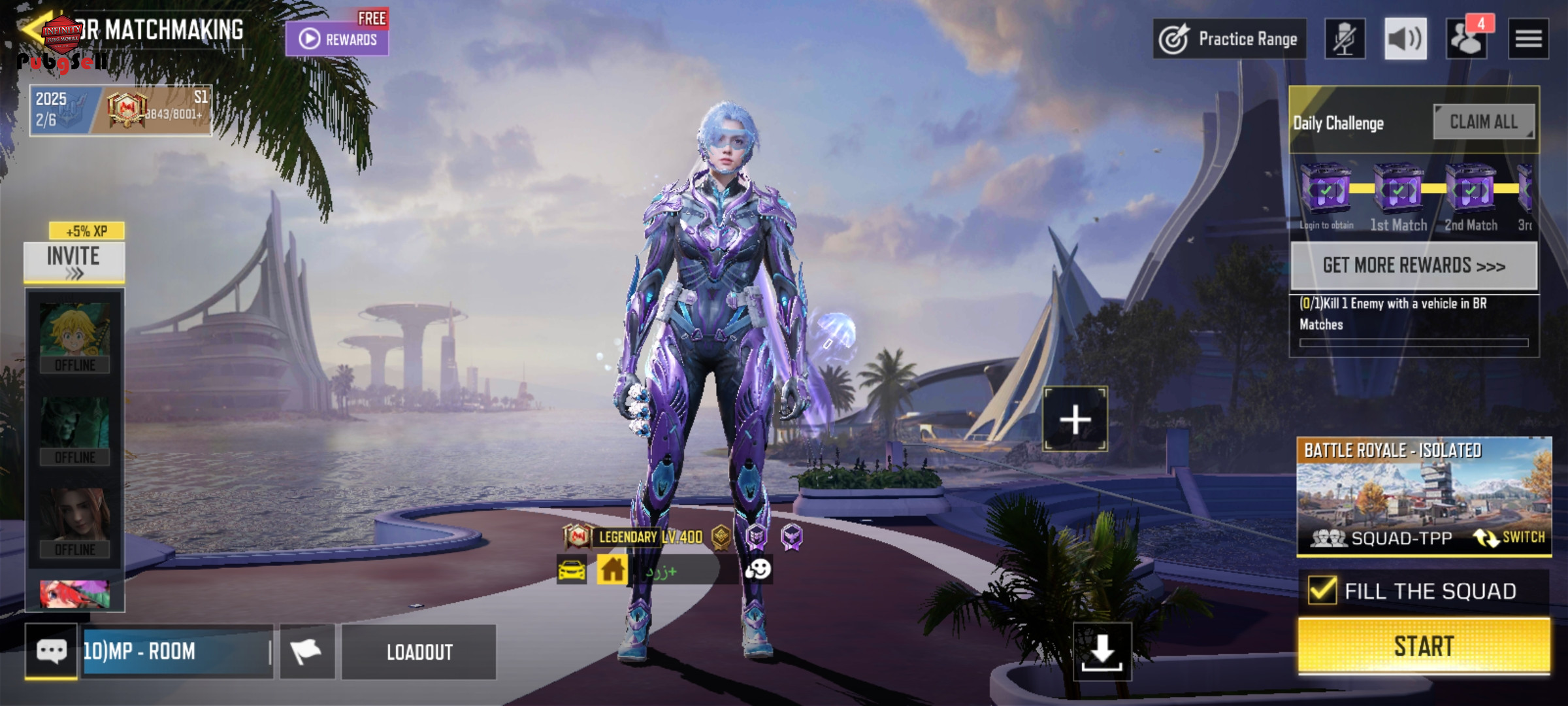This screenshot has height=706, width=1568.
Task: Start the Battle Royale match
Action: tap(1423, 646)
